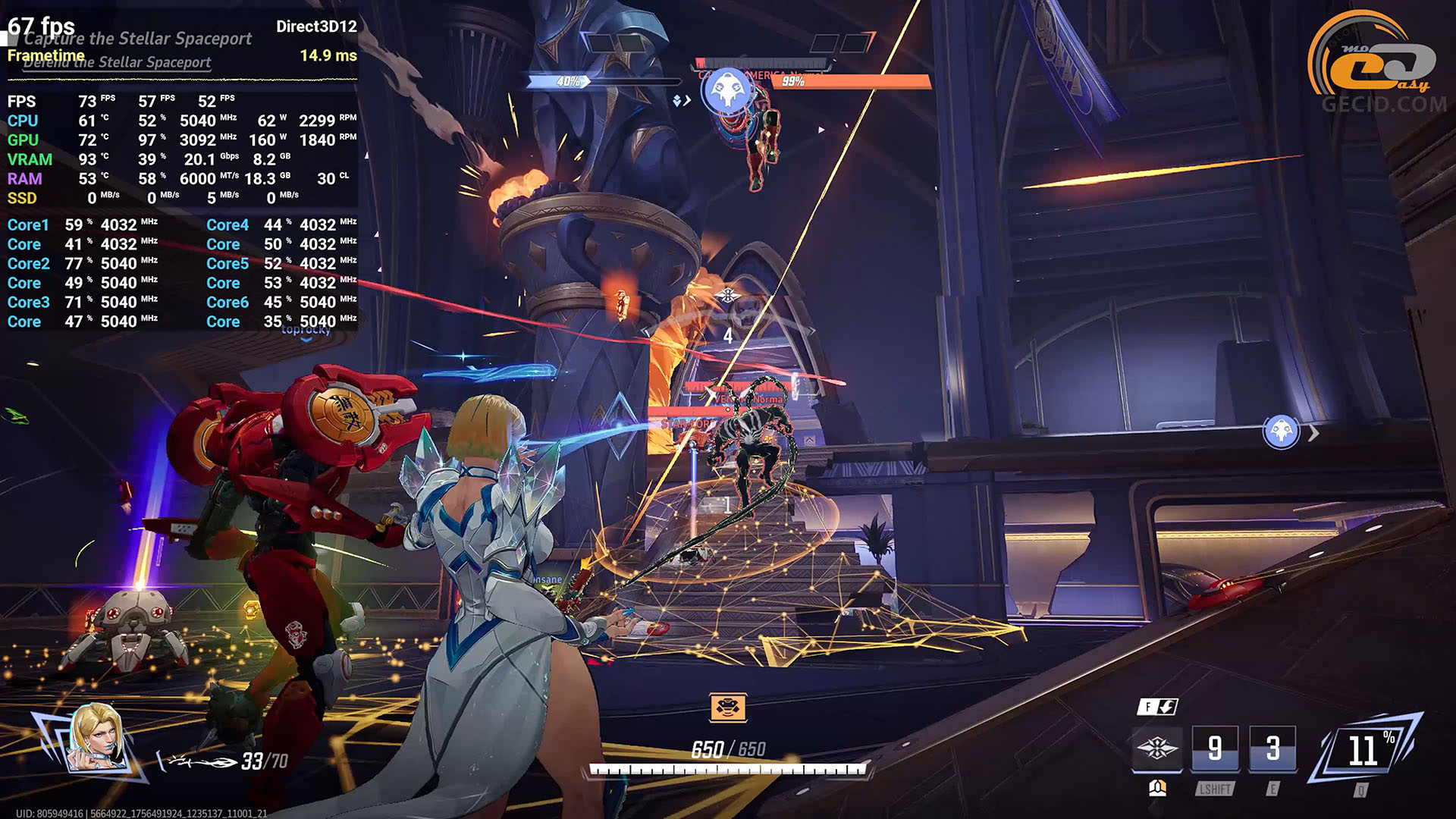Screen dimensions: 1456x819
Task: Select the four-pointed star ability icon
Action: point(1156,749)
